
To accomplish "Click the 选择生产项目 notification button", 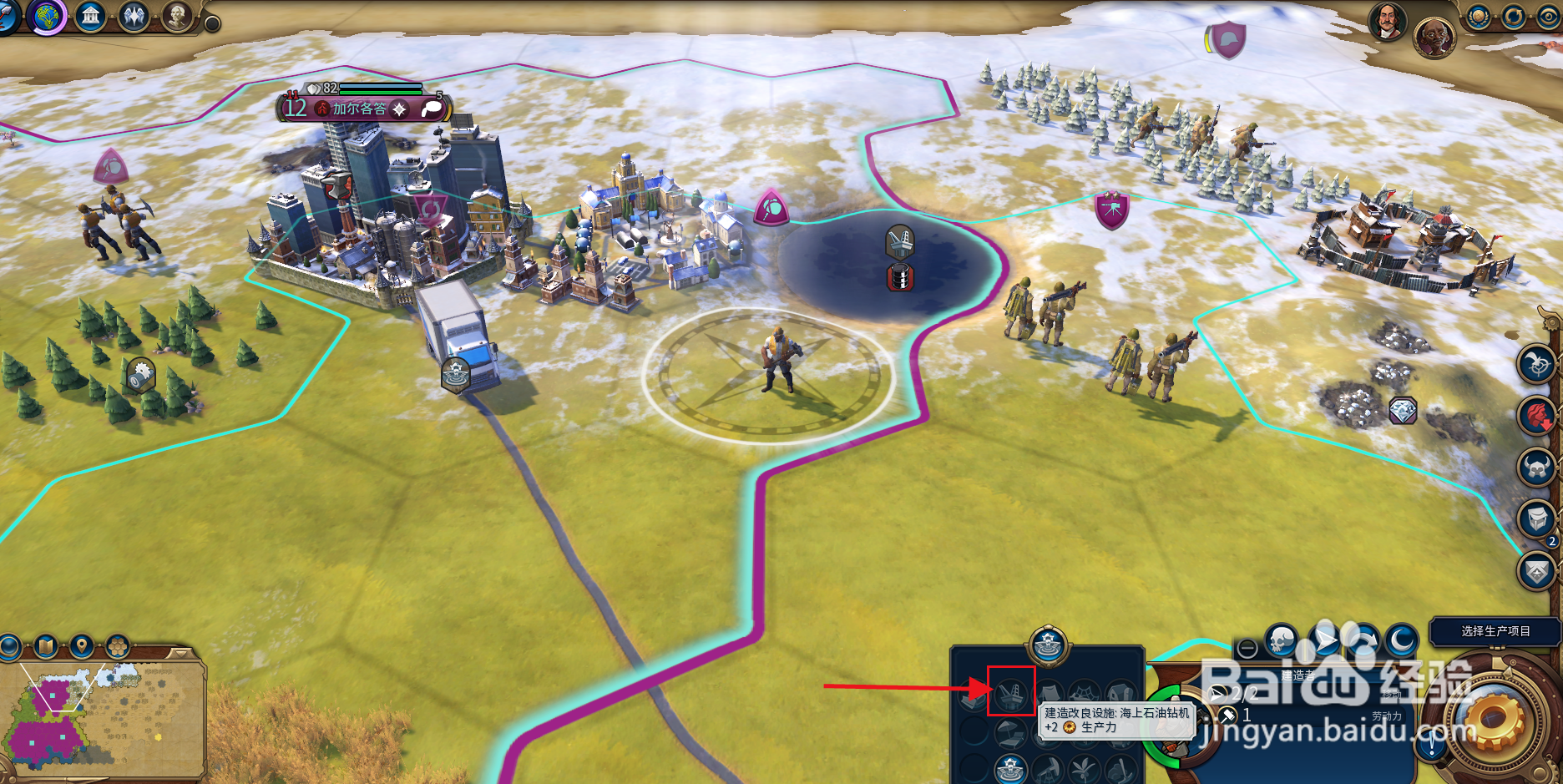I will (1495, 631).
